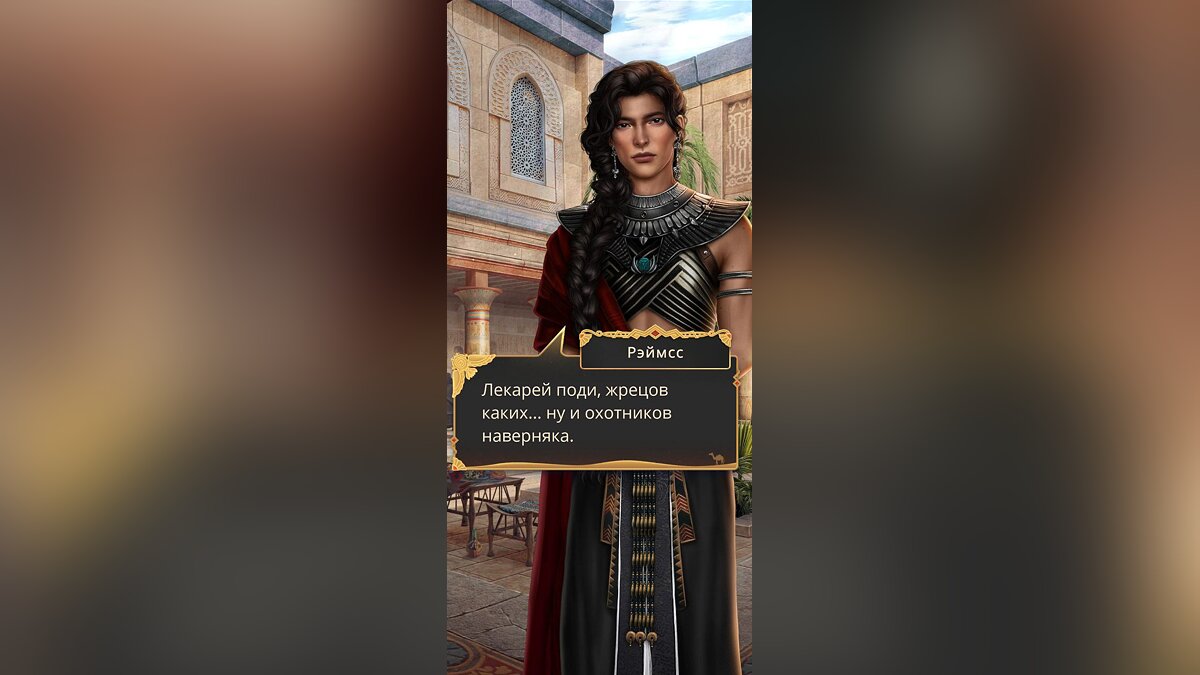Advance the dialogue box spoken by Рэймсс
1200x675 pixels.
point(596,412)
